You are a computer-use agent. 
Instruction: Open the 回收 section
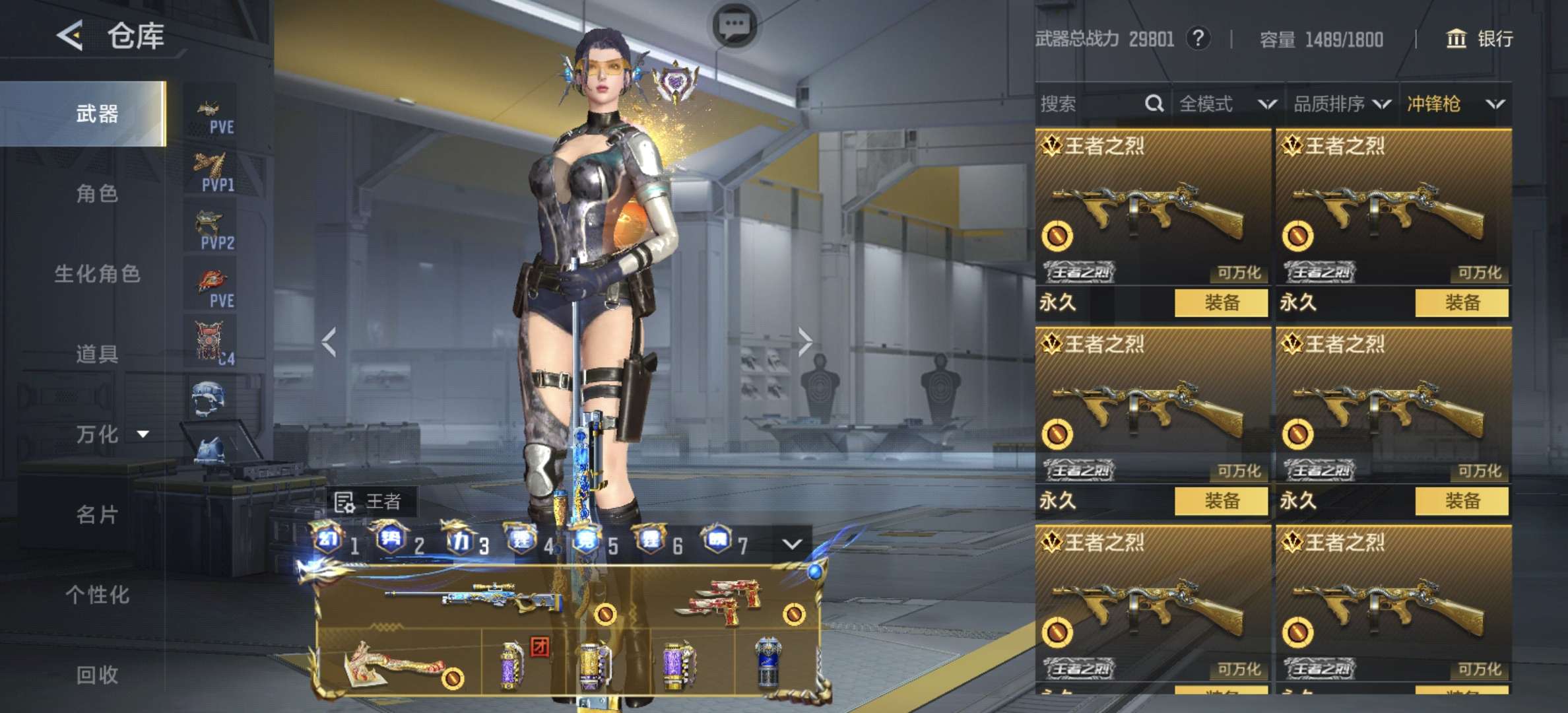(97, 675)
